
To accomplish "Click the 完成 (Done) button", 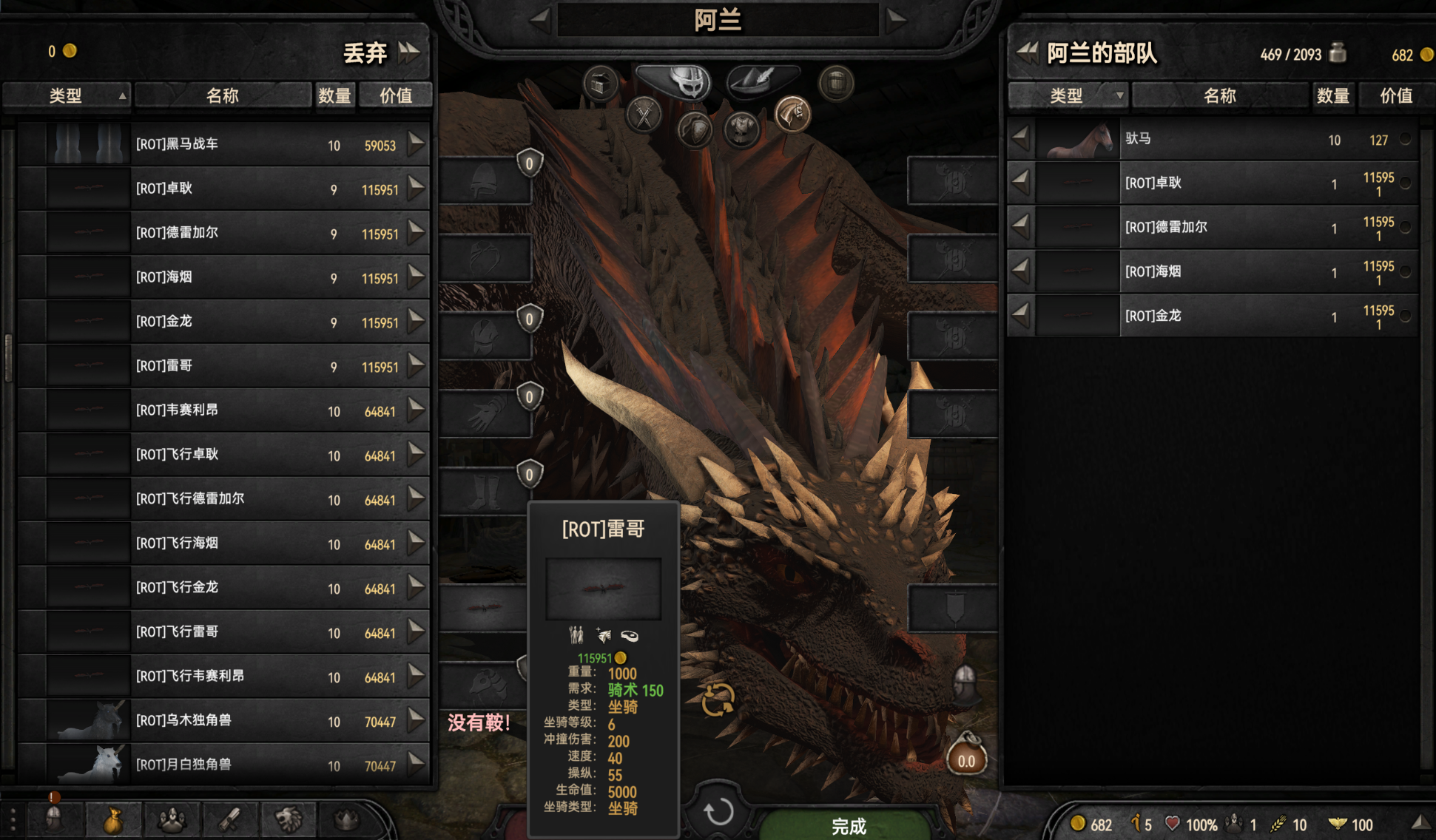I will point(848,824).
